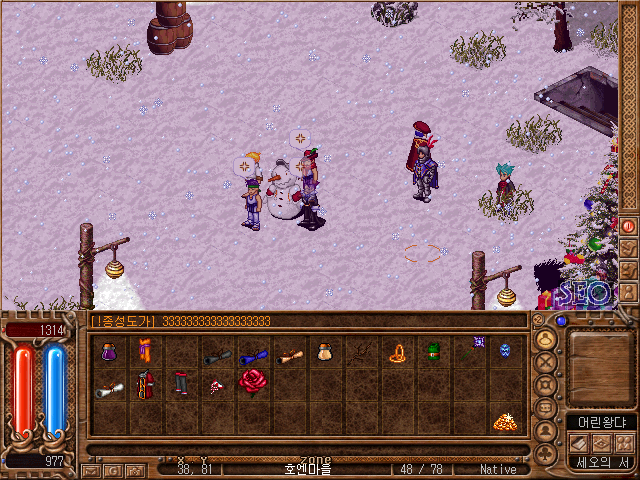
Task: Select the gold coin pile
Action: (504, 422)
